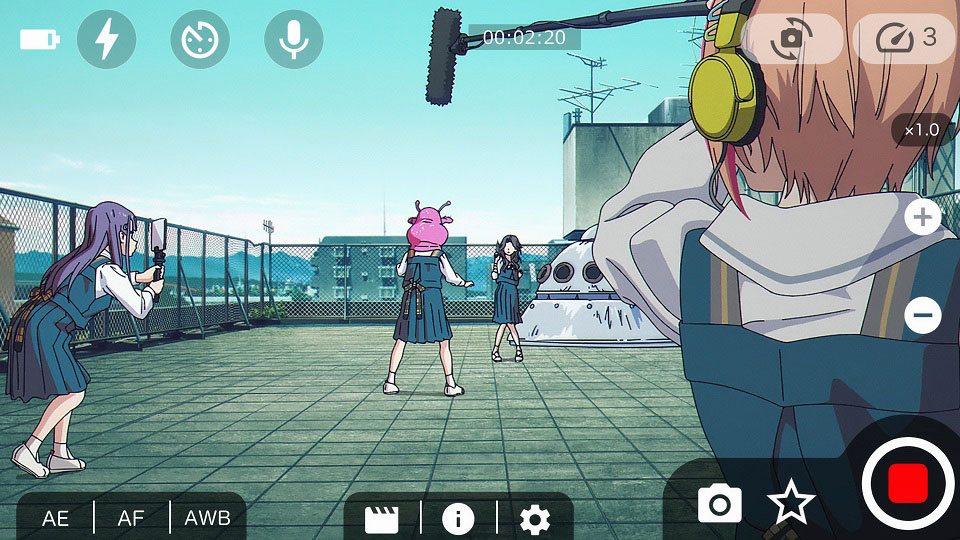Open the clapperboard video clips
Screen dimensions: 960x540
tap(382, 518)
